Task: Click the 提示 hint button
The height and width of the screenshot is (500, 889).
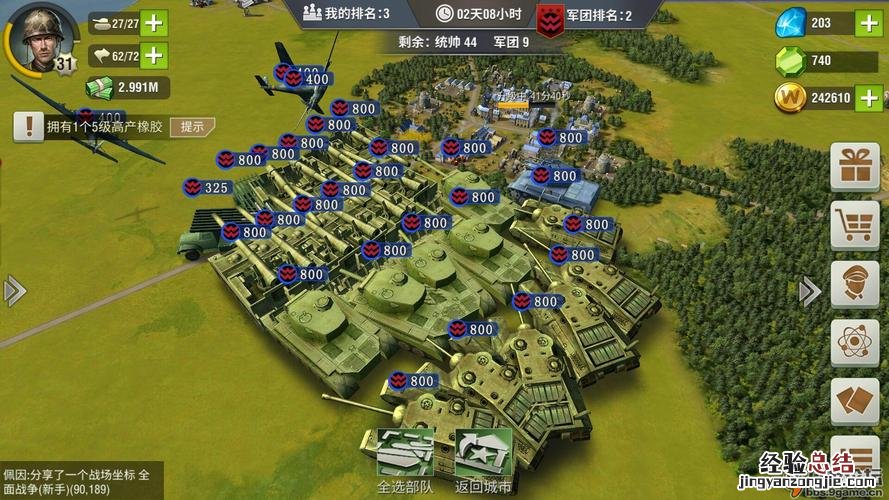Action: tap(191, 127)
